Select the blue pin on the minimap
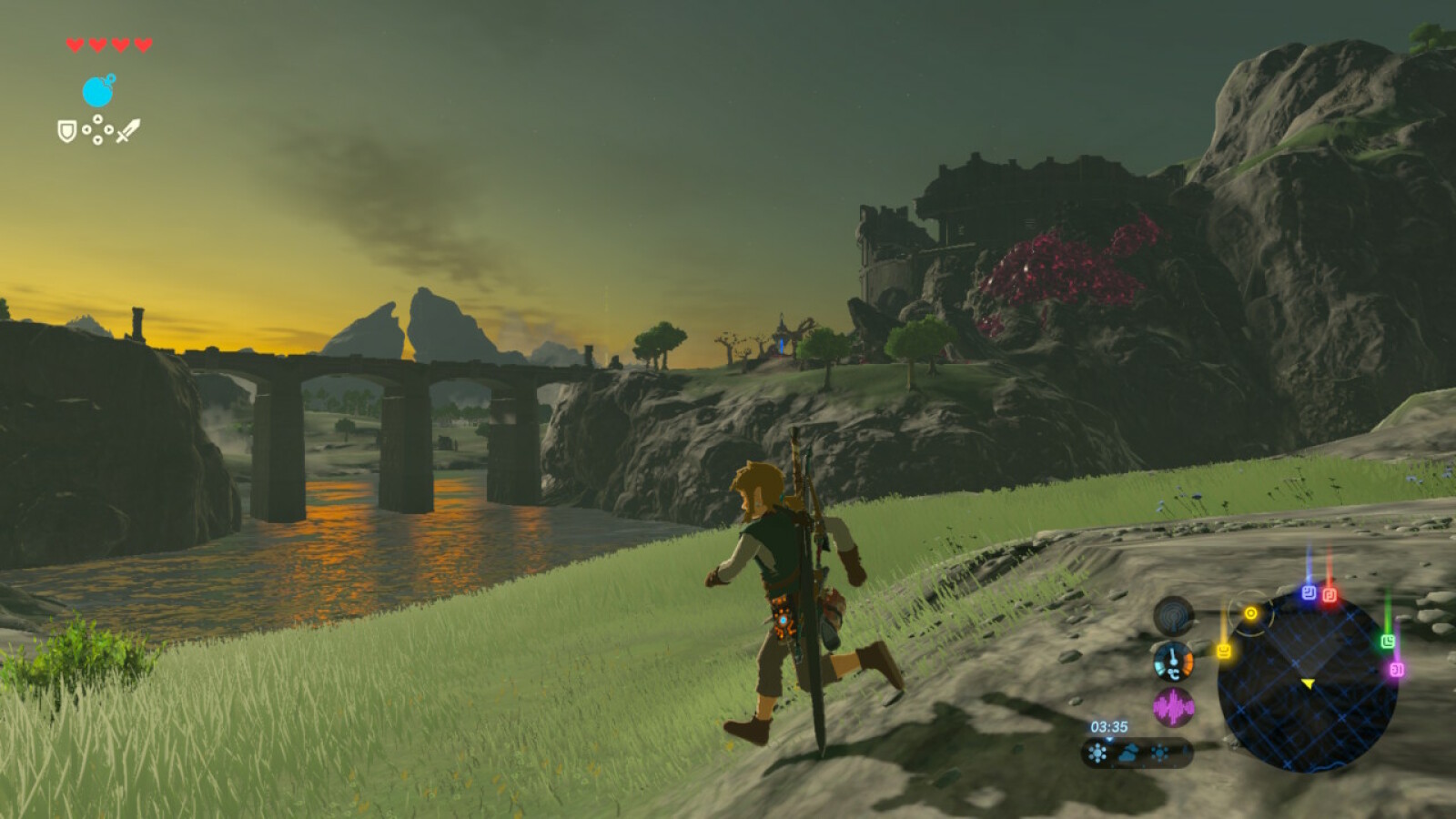The height and width of the screenshot is (819, 1456). [x=1309, y=592]
